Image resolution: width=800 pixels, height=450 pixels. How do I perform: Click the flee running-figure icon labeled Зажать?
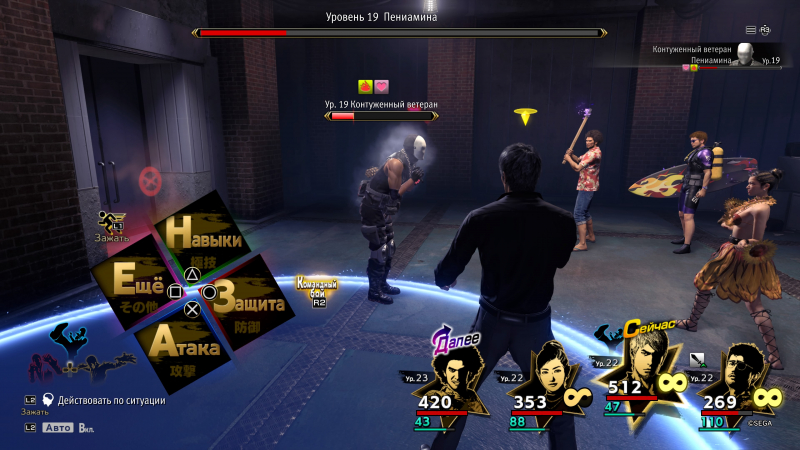(x=112, y=224)
